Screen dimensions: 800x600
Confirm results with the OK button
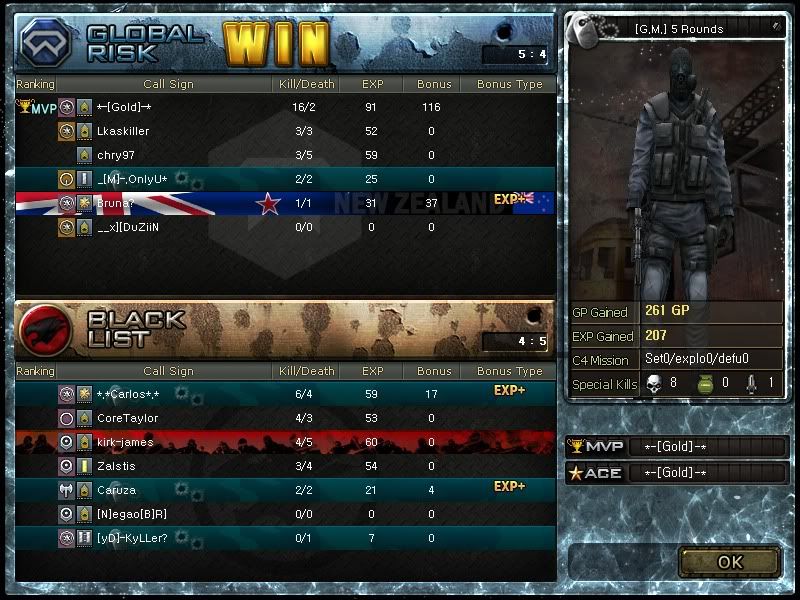pos(730,561)
